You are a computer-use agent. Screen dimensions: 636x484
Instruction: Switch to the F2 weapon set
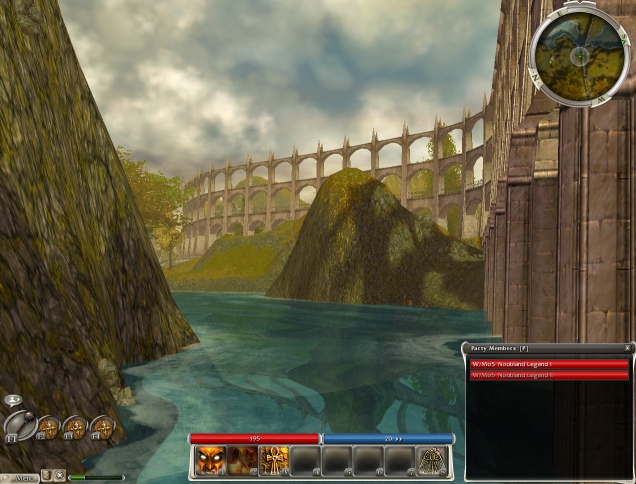pyautogui.click(x=48, y=429)
